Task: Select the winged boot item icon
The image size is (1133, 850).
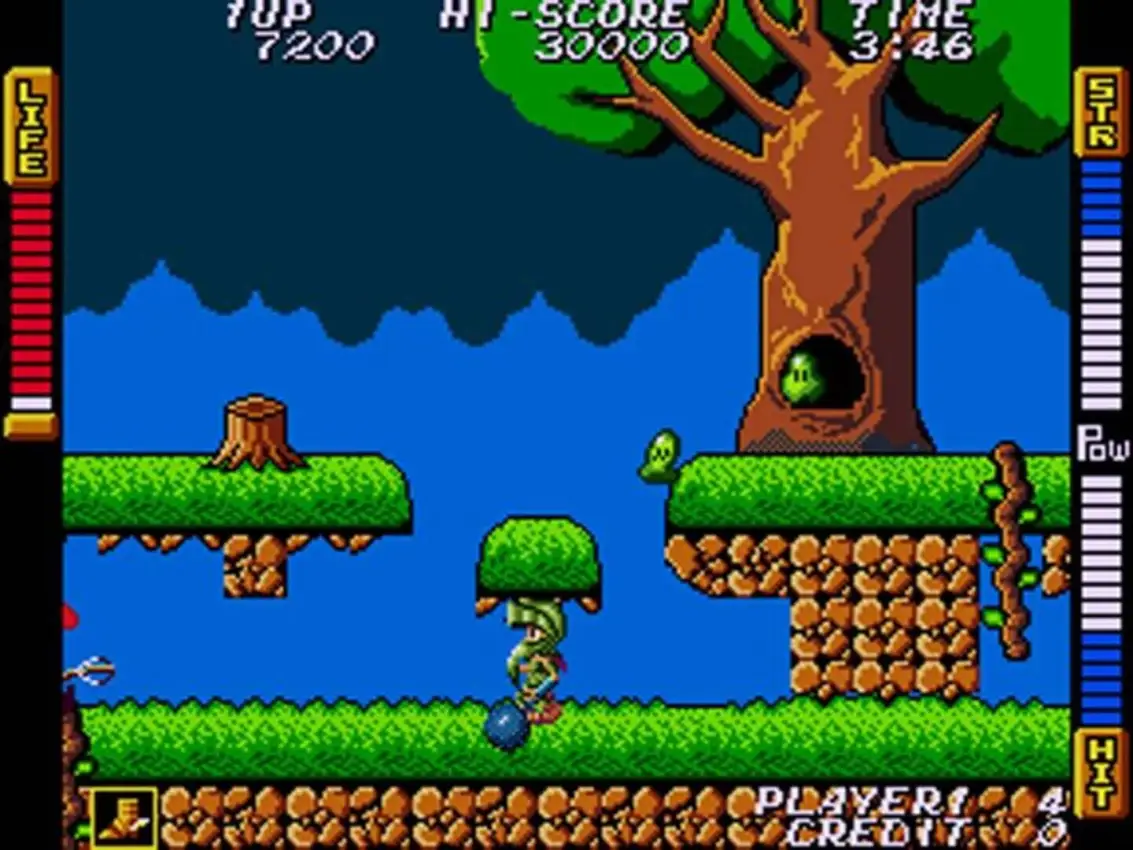Action: pyautogui.click(x=124, y=818)
